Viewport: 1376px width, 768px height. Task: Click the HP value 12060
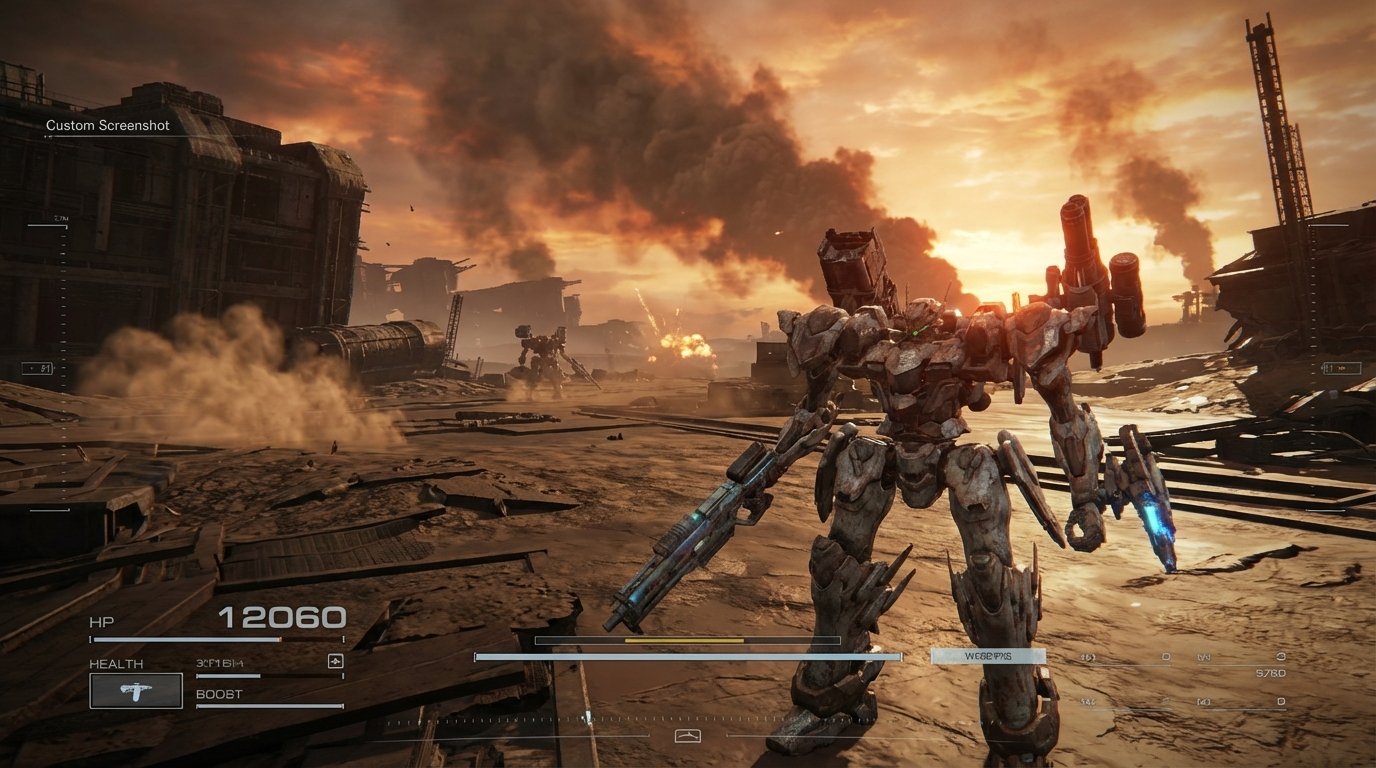[285, 617]
